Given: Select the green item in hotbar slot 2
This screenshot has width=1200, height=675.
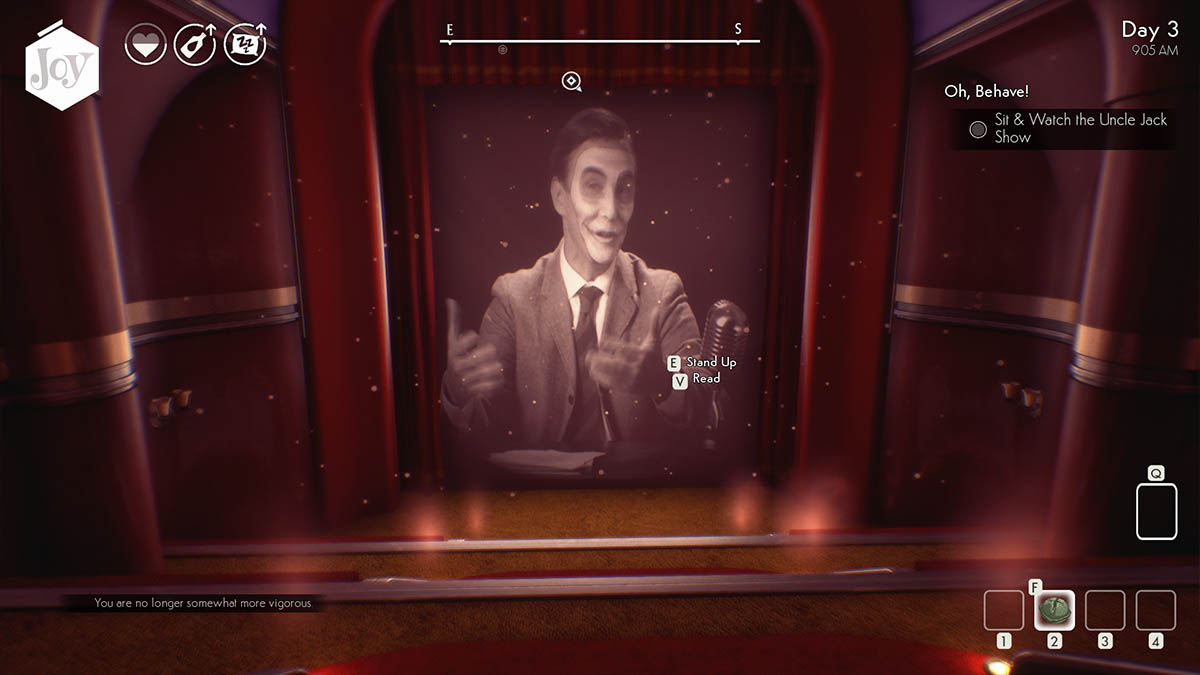Looking at the screenshot, I should tap(1054, 609).
